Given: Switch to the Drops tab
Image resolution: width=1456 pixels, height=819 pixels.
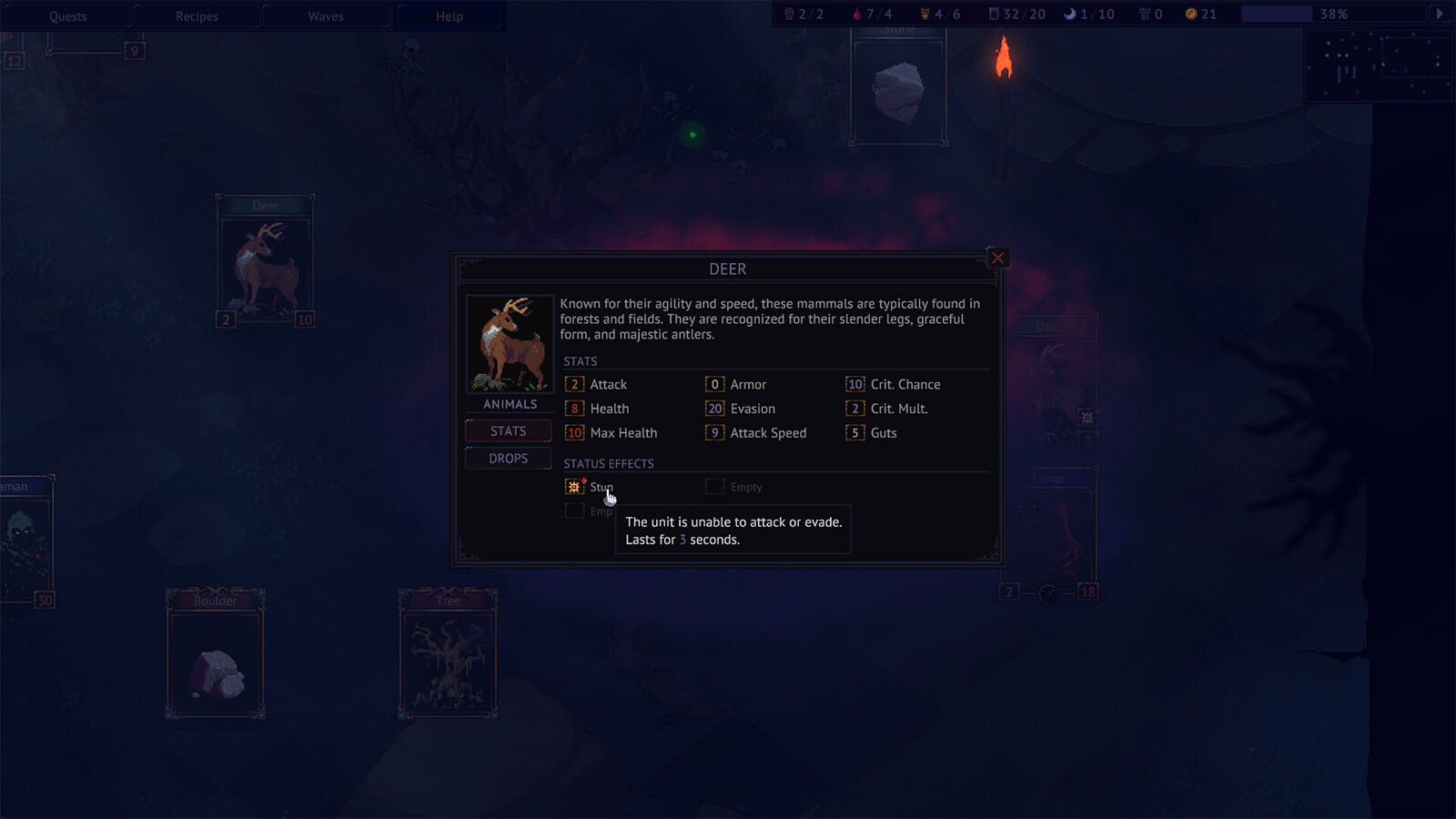Looking at the screenshot, I should pos(509,459).
